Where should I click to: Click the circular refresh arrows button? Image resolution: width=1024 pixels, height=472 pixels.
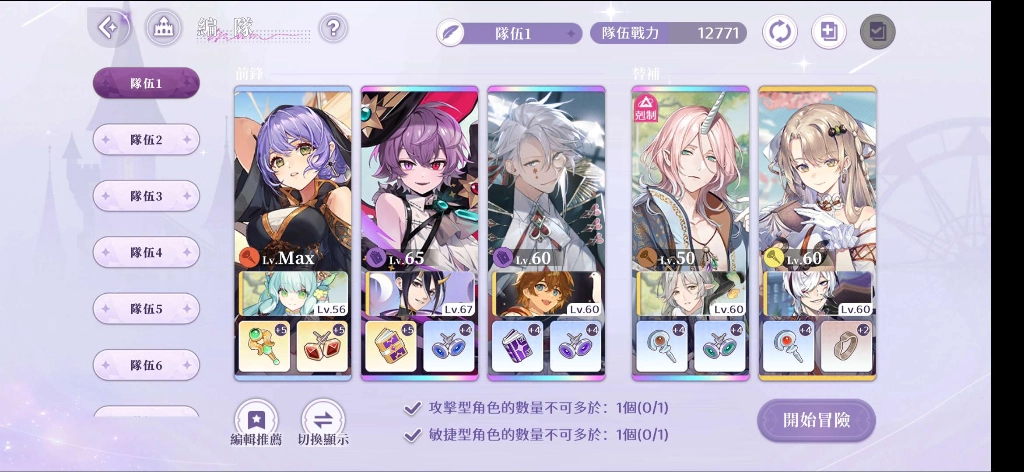(x=780, y=32)
